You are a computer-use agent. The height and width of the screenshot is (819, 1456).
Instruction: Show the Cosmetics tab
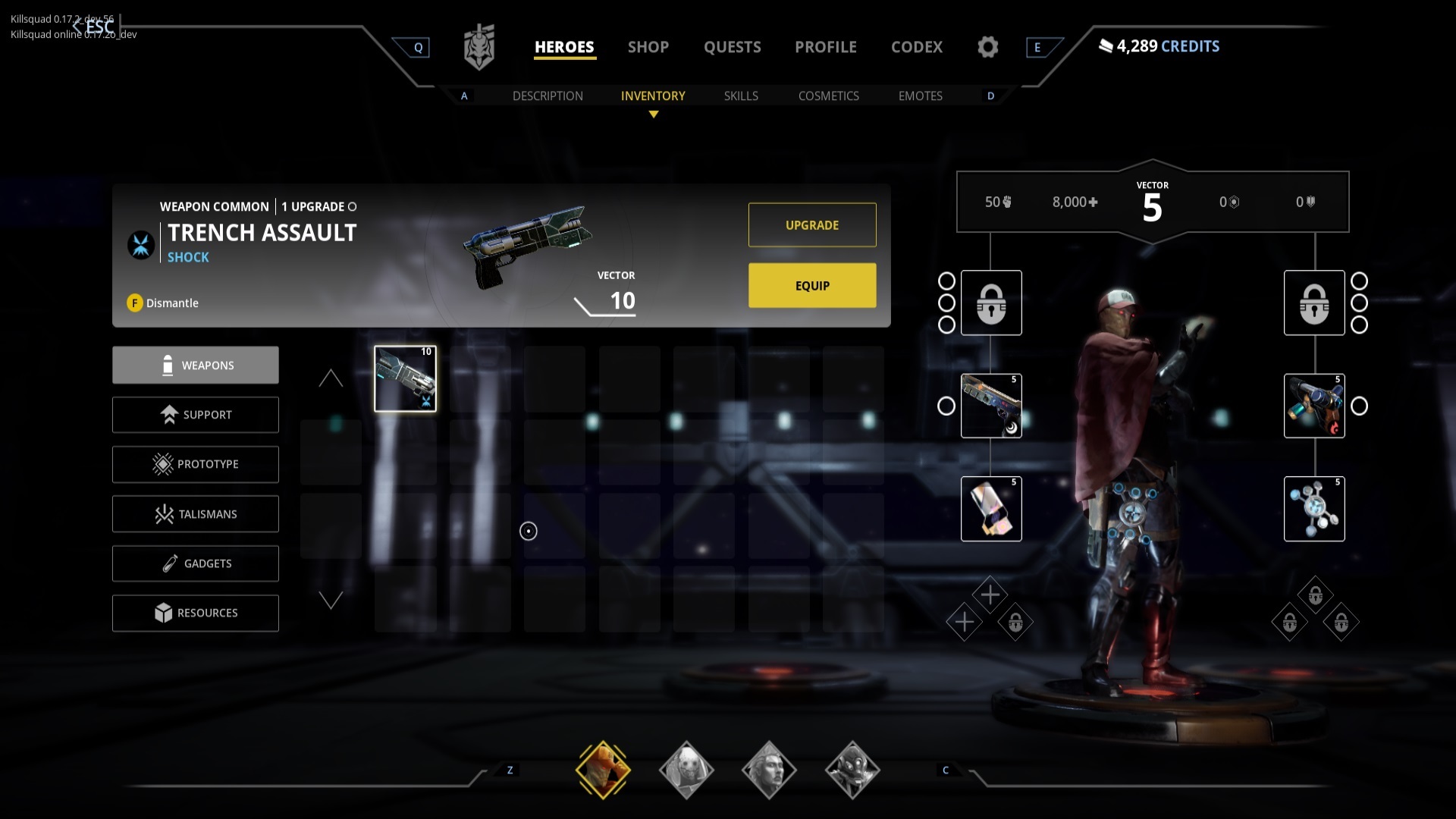[x=828, y=96]
